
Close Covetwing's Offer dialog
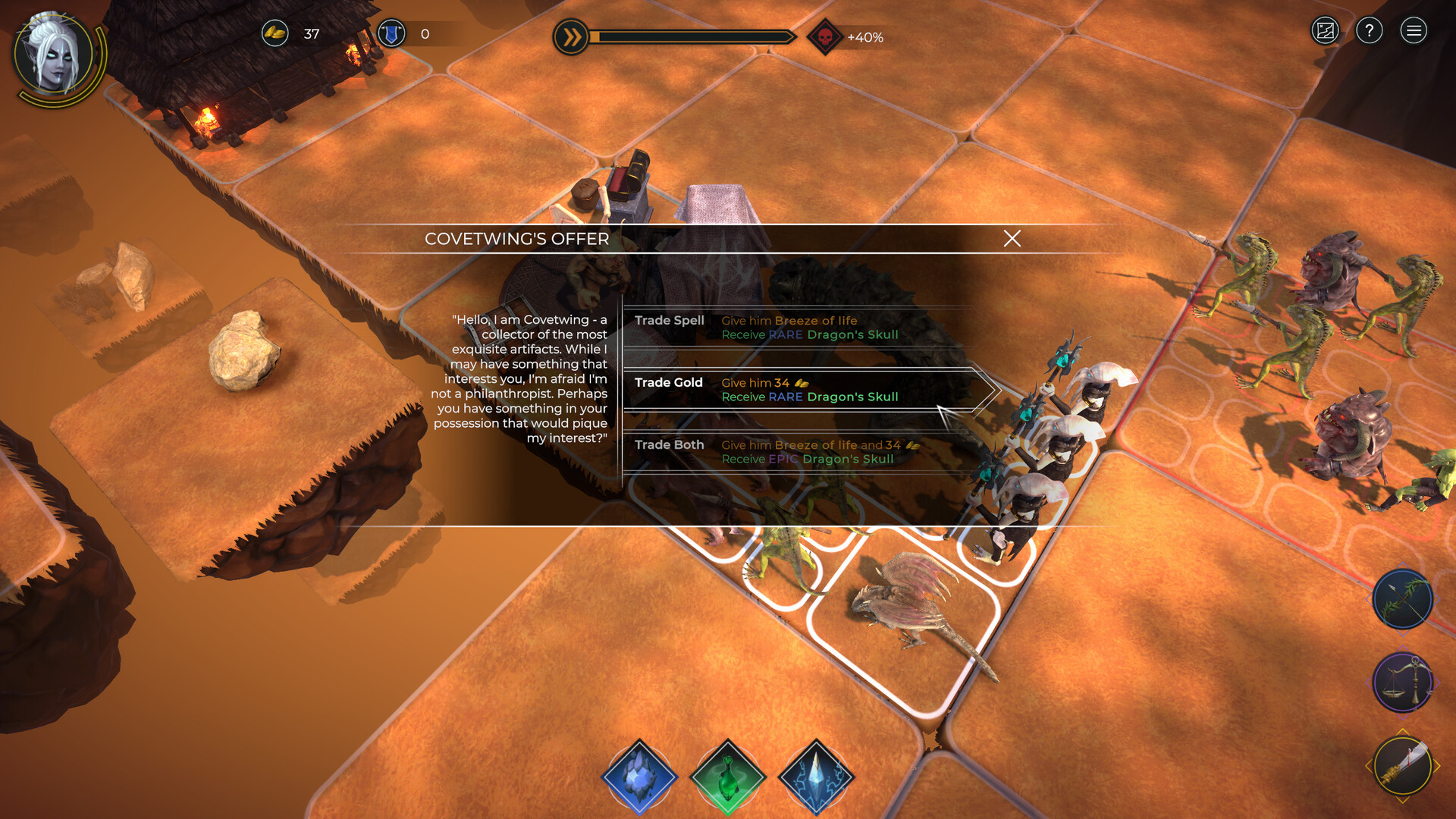click(x=1012, y=239)
